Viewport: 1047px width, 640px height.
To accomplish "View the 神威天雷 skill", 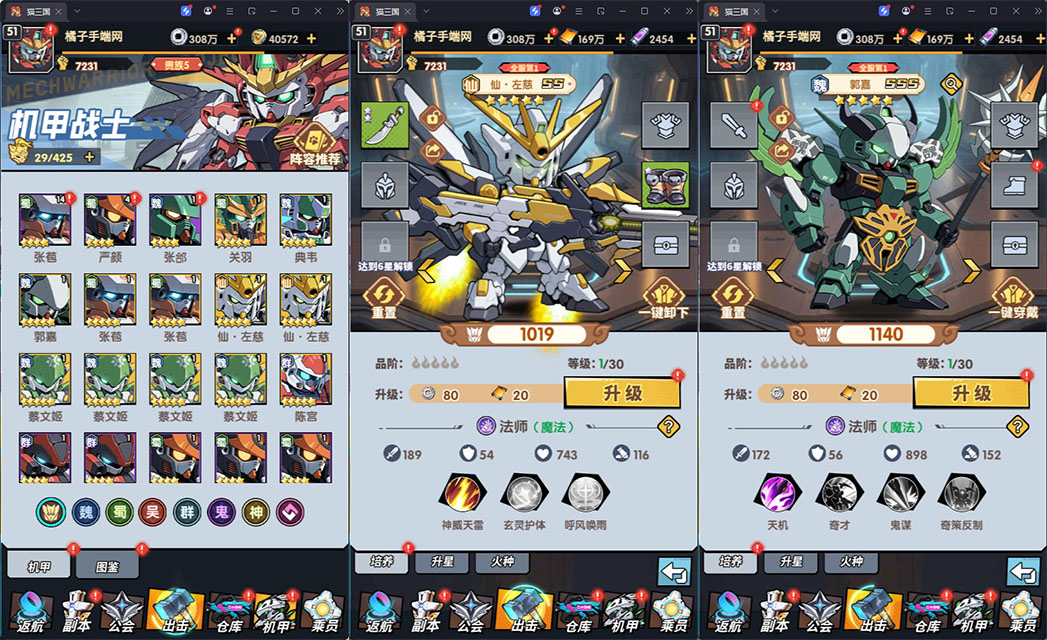I will tap(465, 493).
